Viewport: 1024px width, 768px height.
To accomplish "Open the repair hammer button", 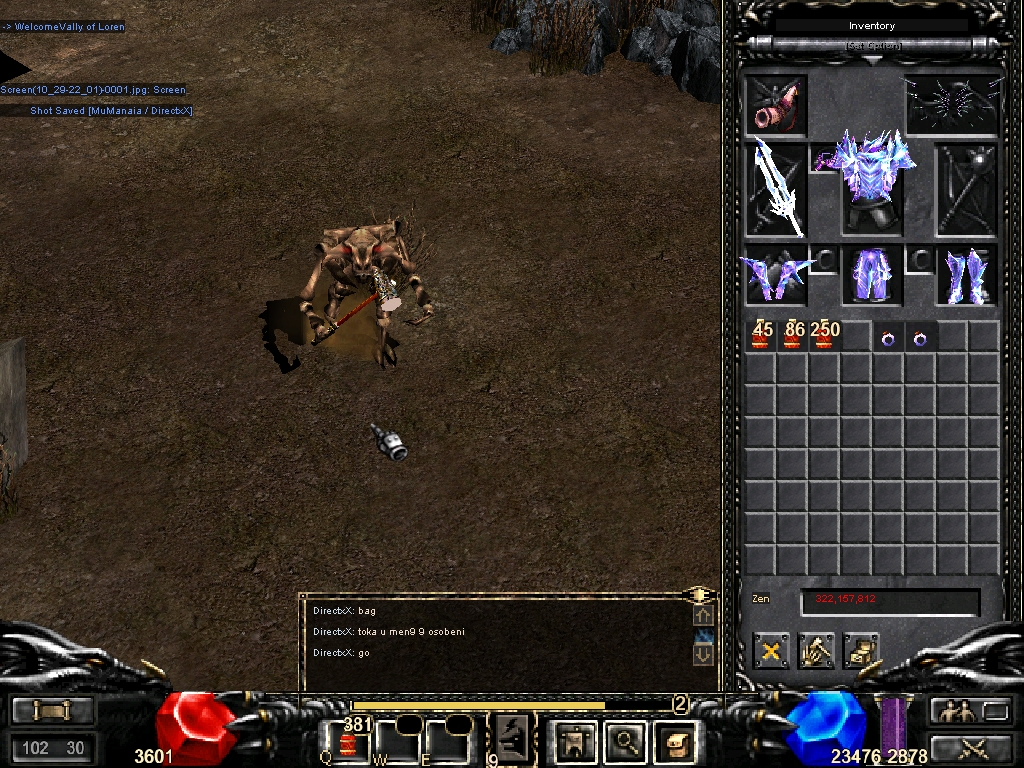I will pyautogui.click(x=816, y=651).
